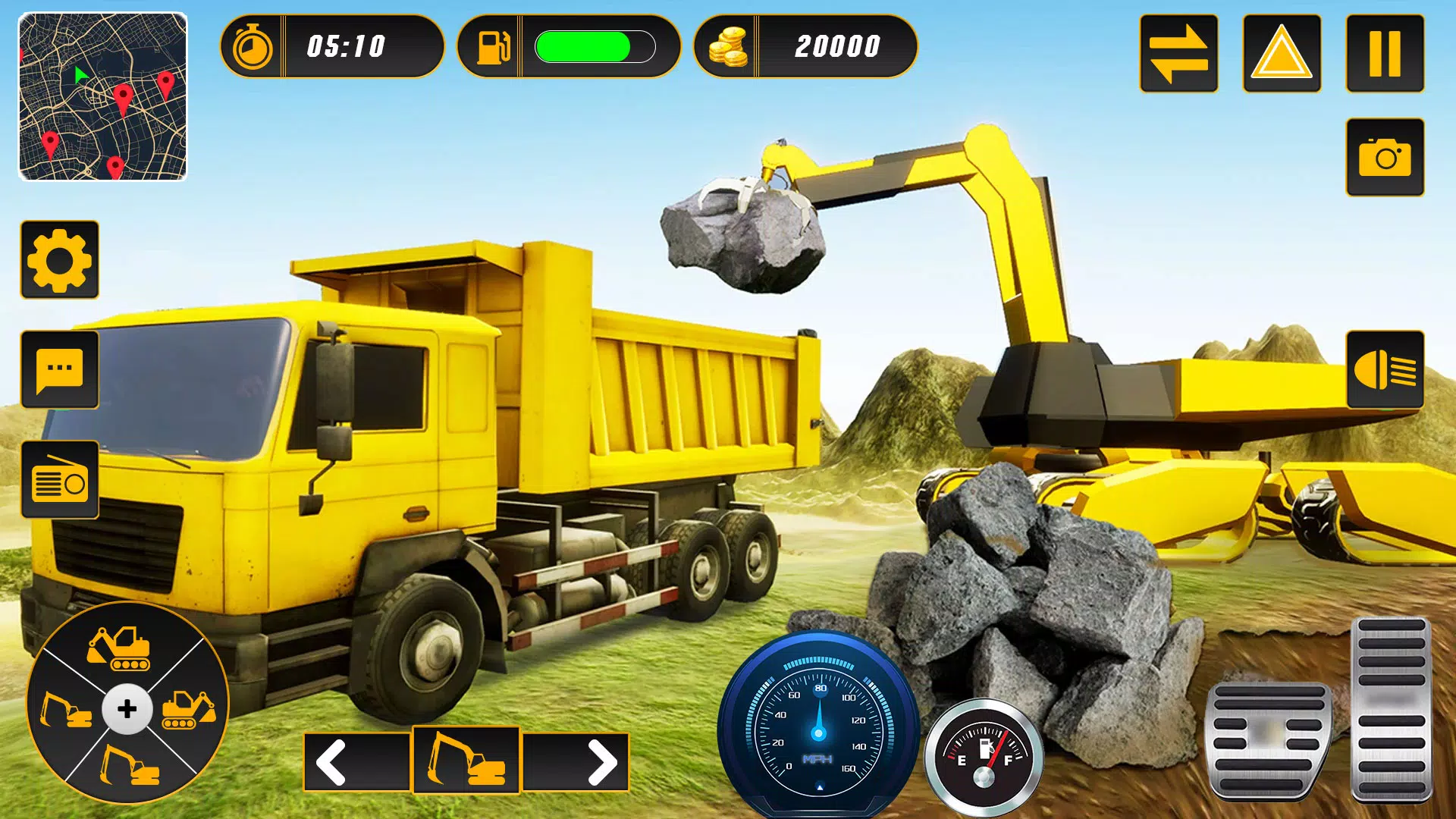Screen dimensions: 1456x819
Task: Activate the hazard triangle button
Action: (x=1282, y=54)
